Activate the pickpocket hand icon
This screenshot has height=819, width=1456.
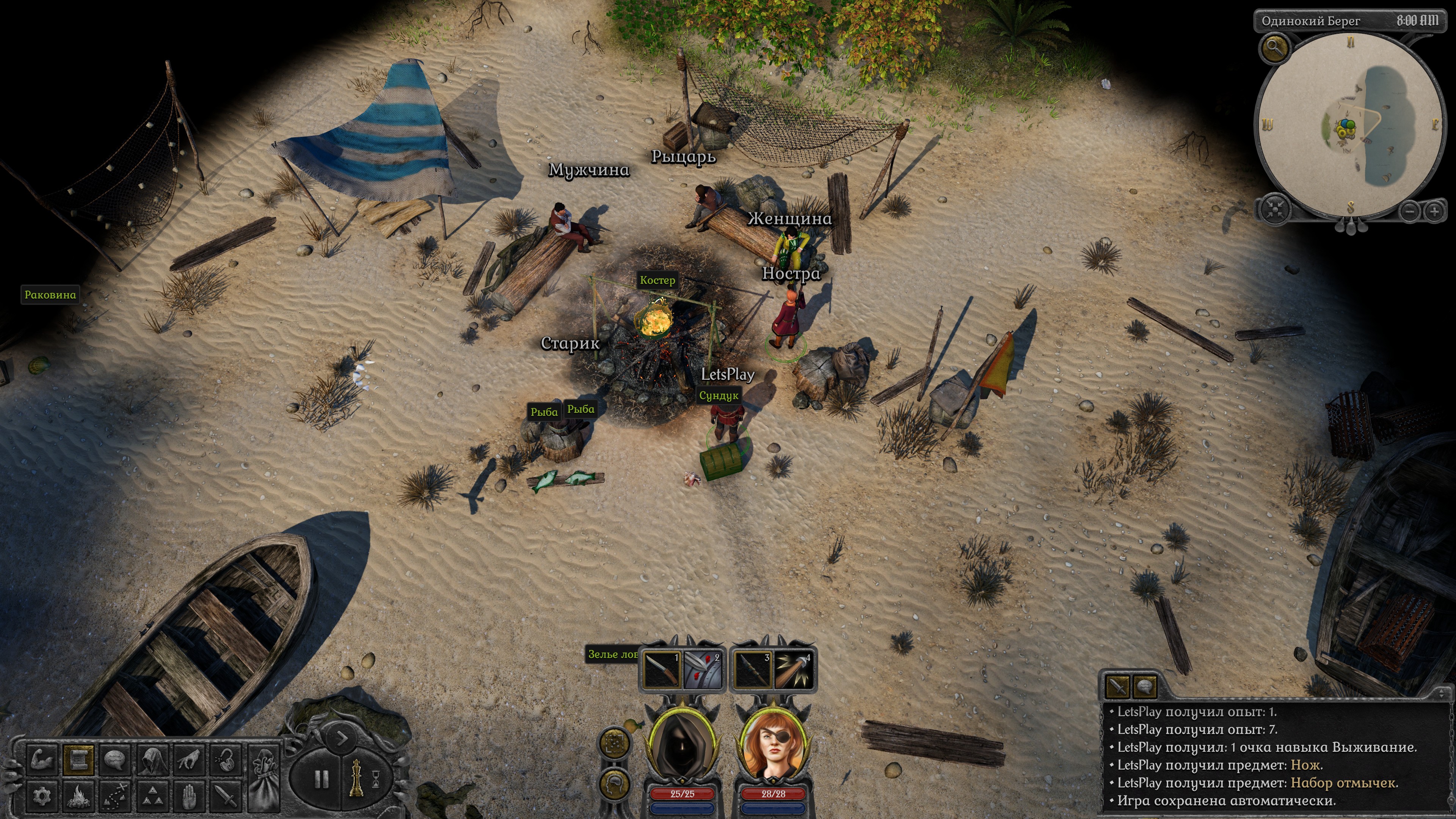point(189,760)
